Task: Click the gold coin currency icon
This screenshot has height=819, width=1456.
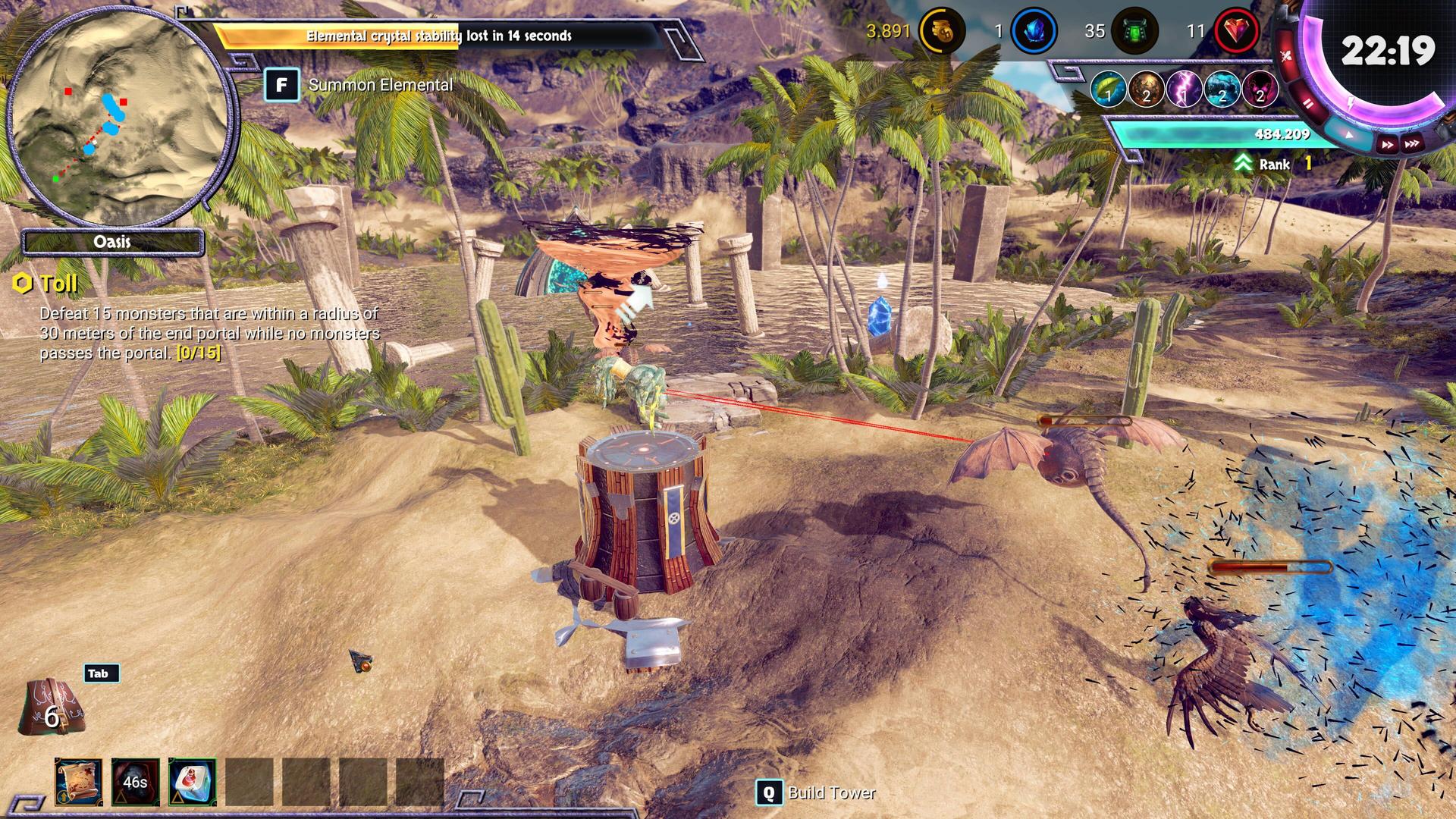Action: pyautogui.click(x=942, y=31)
